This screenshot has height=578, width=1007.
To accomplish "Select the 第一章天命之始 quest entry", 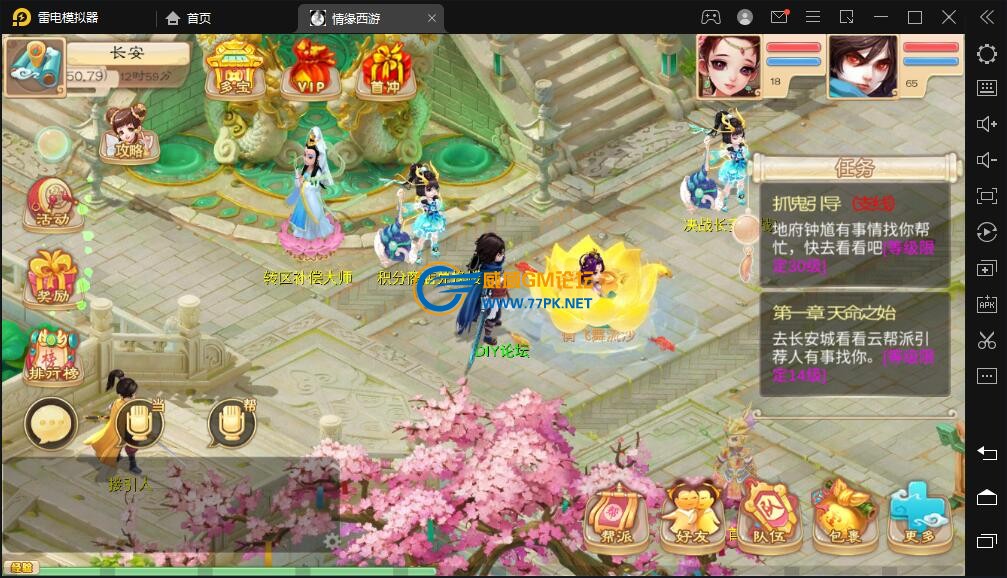I will coord(853,341).
